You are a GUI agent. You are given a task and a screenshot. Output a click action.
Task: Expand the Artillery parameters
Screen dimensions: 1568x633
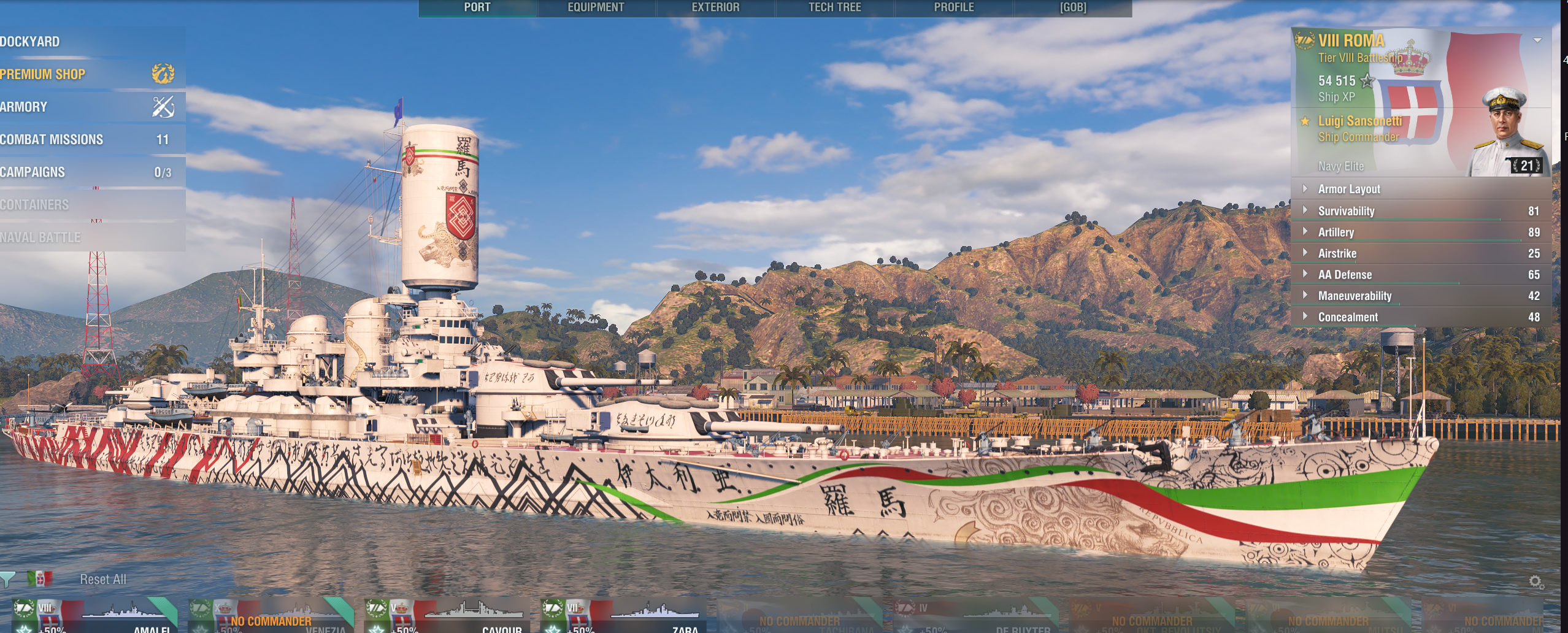click(1335, 232)
